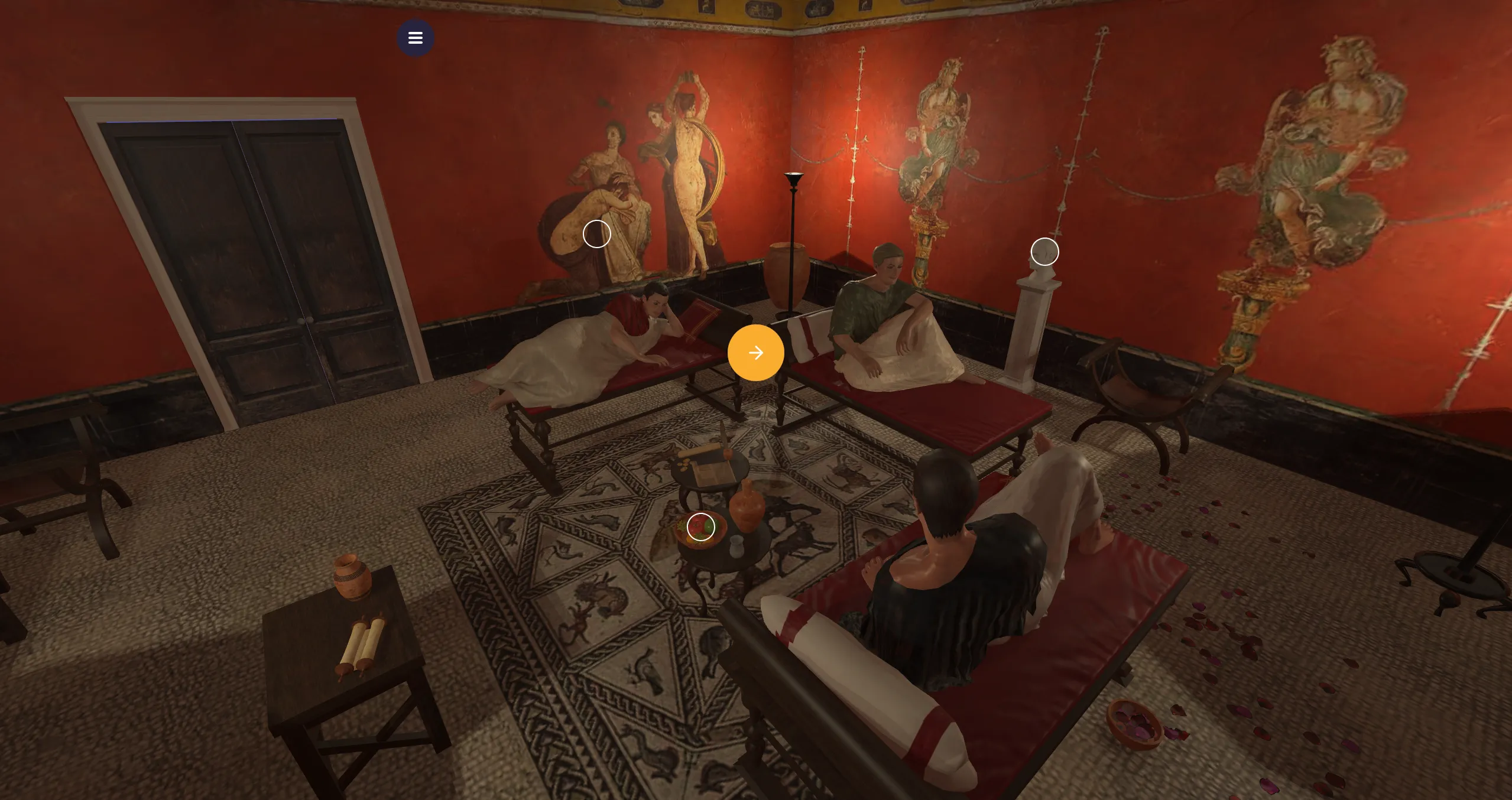Click the orange arrow next button
Screen dimensions: 1512x800
pyautogui.click(x=755, y=353)
